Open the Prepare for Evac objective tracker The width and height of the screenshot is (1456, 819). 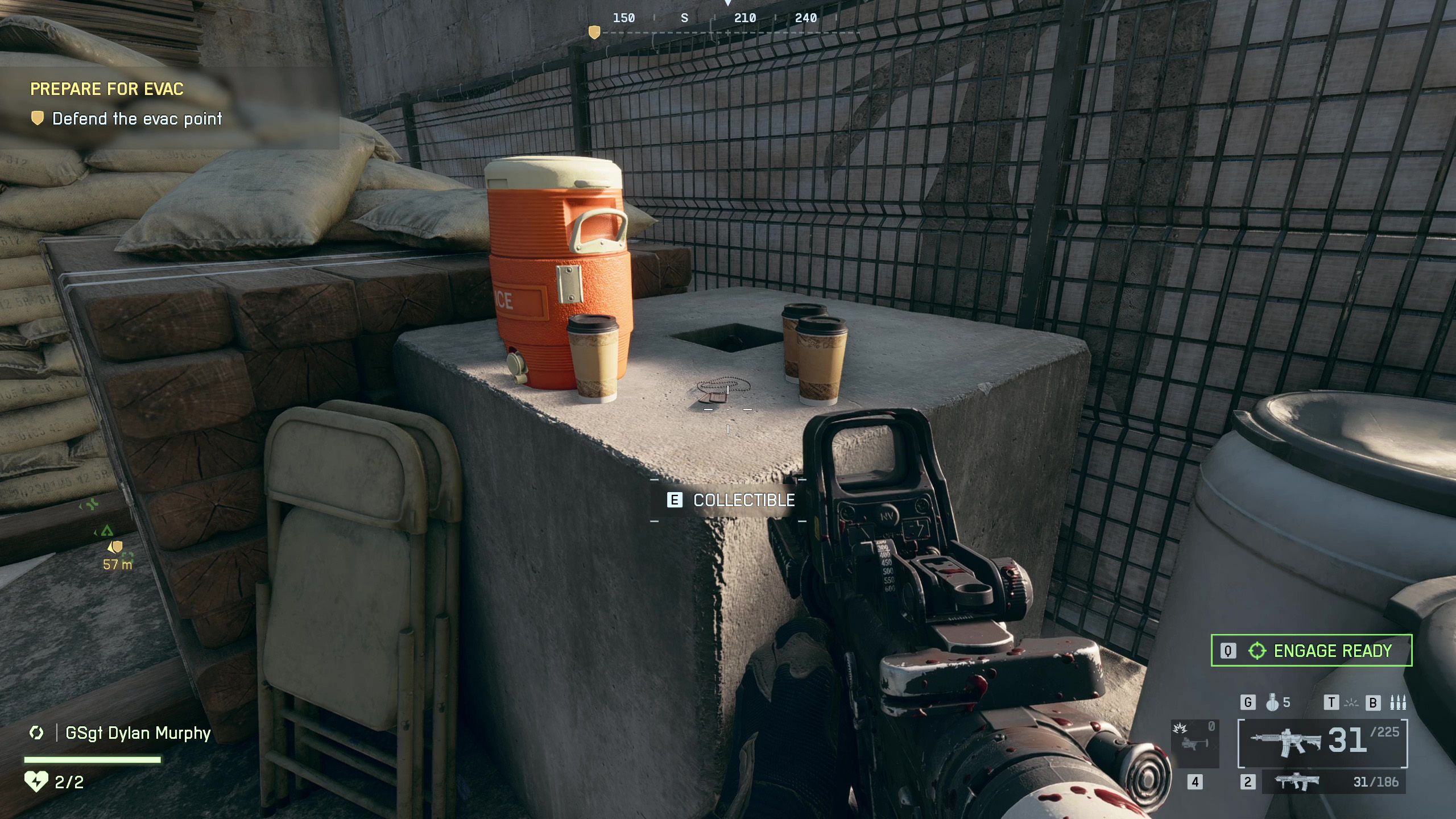point(107,89)
